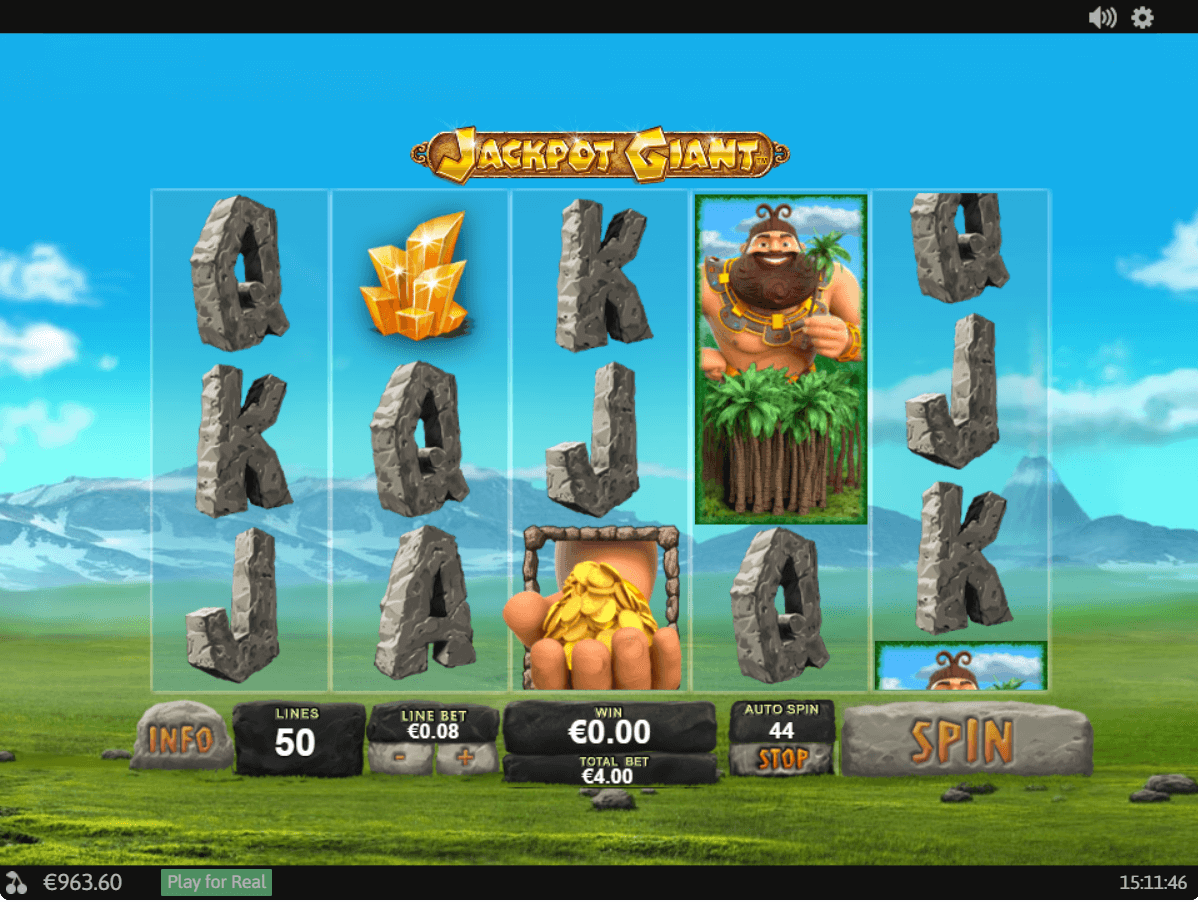Stop the auto spin
Screen dimensions: 1198x902
(782, 760)
